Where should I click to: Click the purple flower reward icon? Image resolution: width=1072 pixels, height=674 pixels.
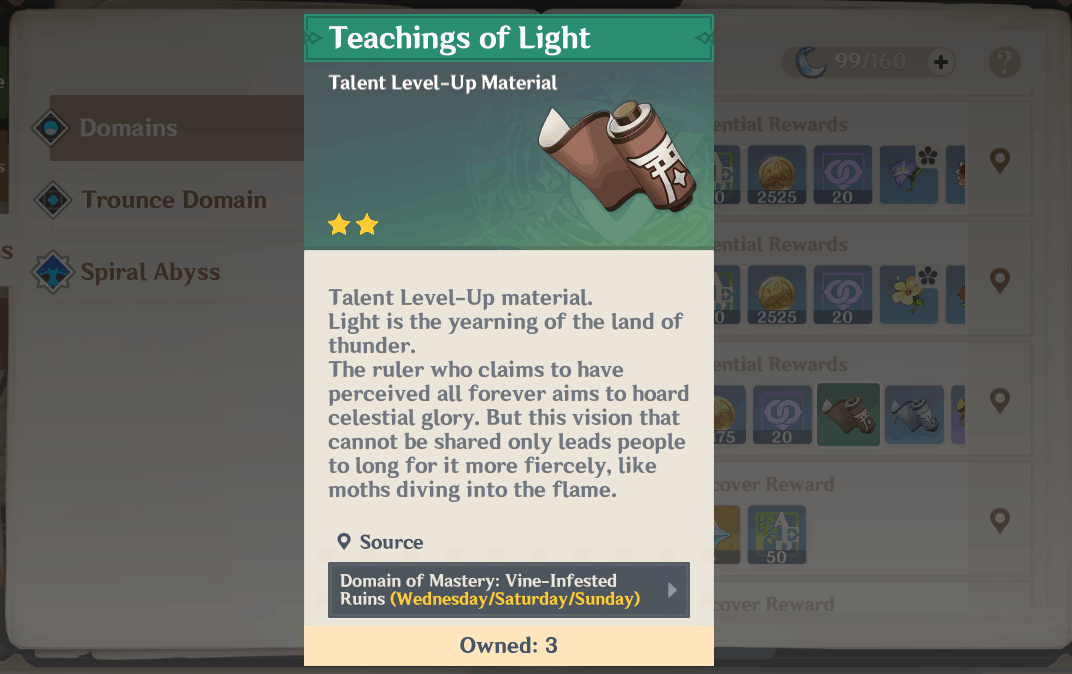908,175
